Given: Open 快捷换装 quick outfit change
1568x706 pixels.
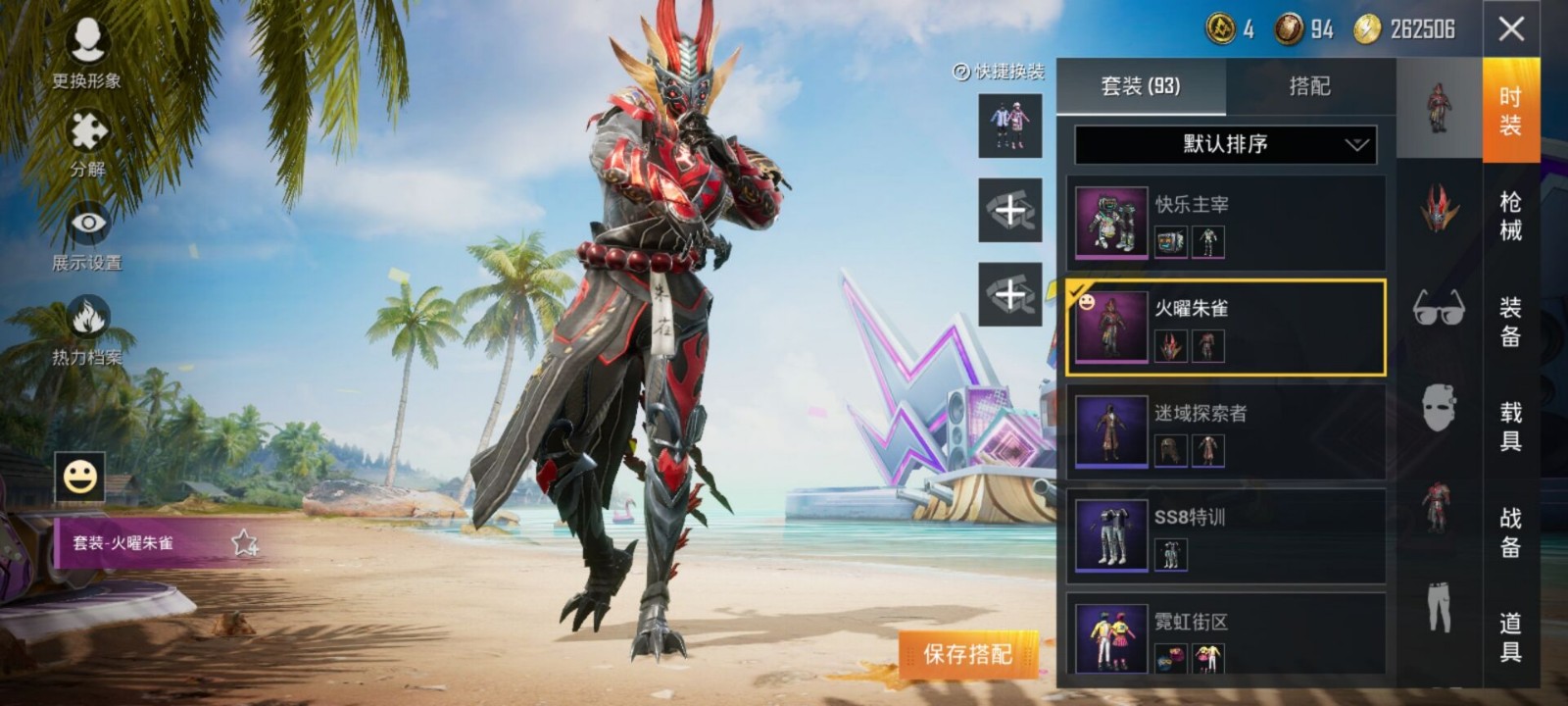Looking at the screenshot, I should click(1000, 72).
